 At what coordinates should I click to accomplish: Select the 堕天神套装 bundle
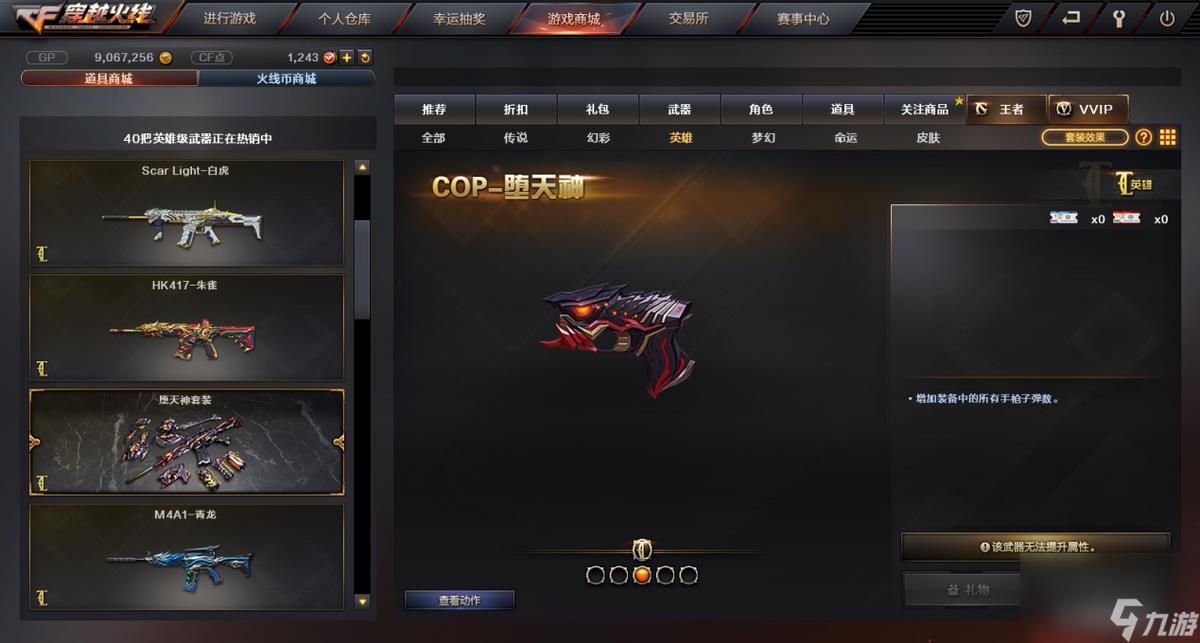(186, 441)
